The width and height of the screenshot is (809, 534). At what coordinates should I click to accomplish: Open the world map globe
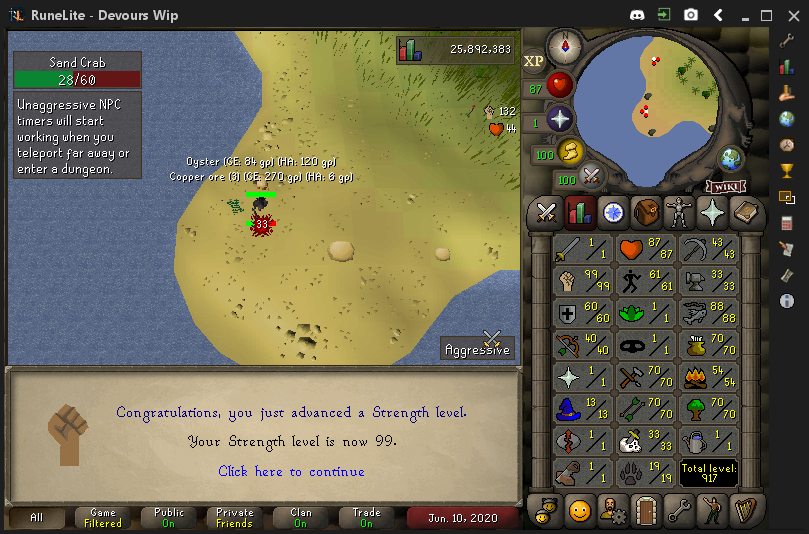[732, 159]
